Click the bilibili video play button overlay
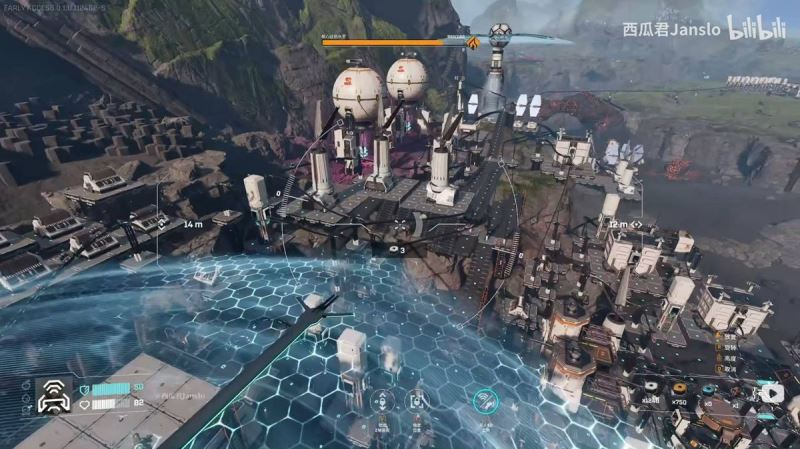800x449 pixels. tap(770, 393)
